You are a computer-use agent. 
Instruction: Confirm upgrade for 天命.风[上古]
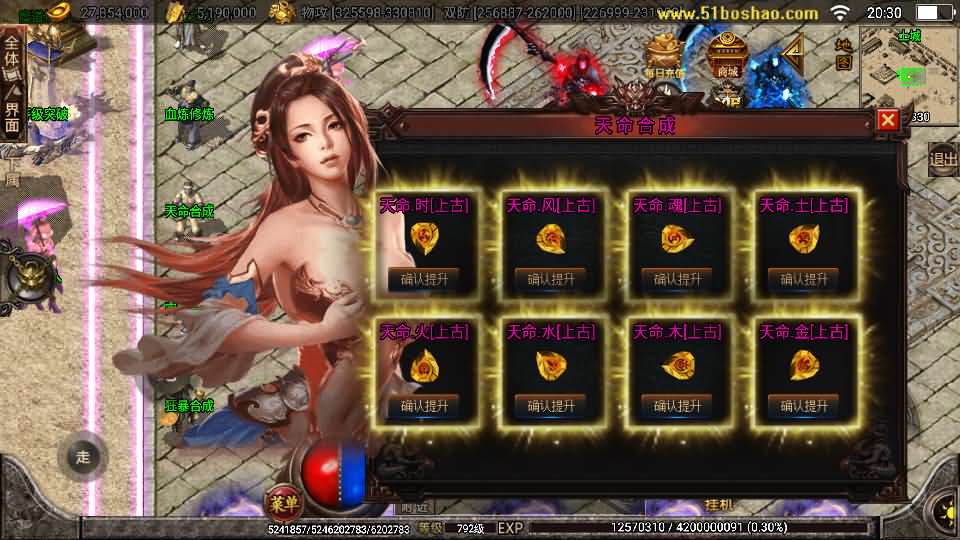click(550, 279)
